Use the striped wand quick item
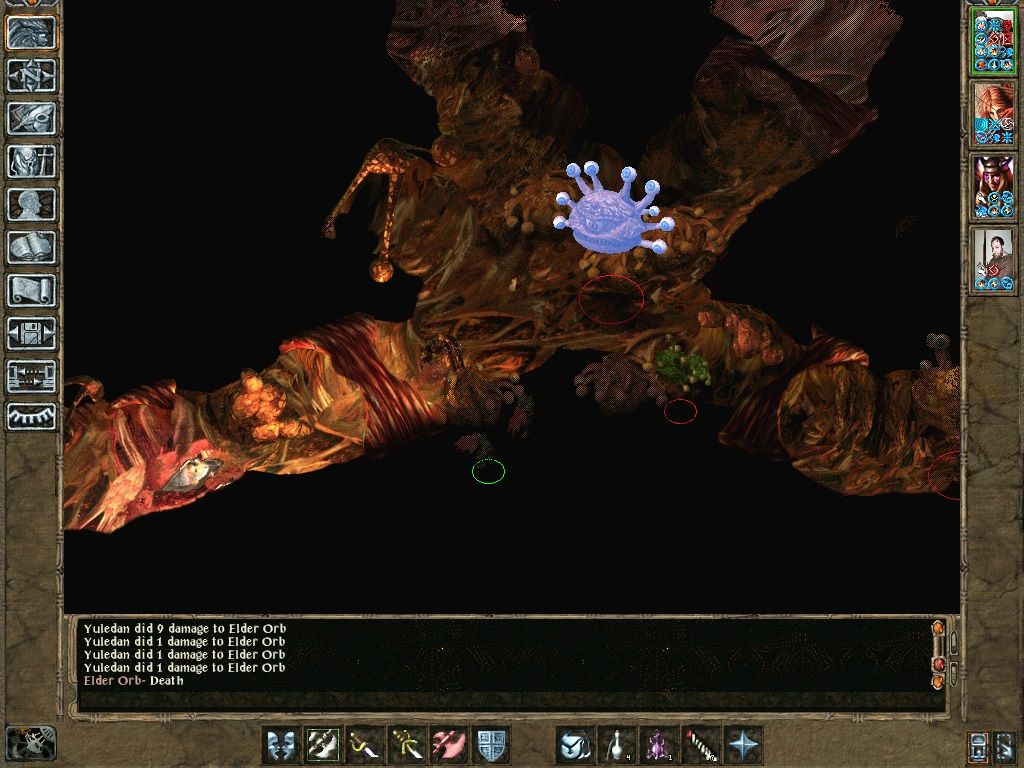The image size is (1024, 768). pyautogui.click(x=701, y=745)
